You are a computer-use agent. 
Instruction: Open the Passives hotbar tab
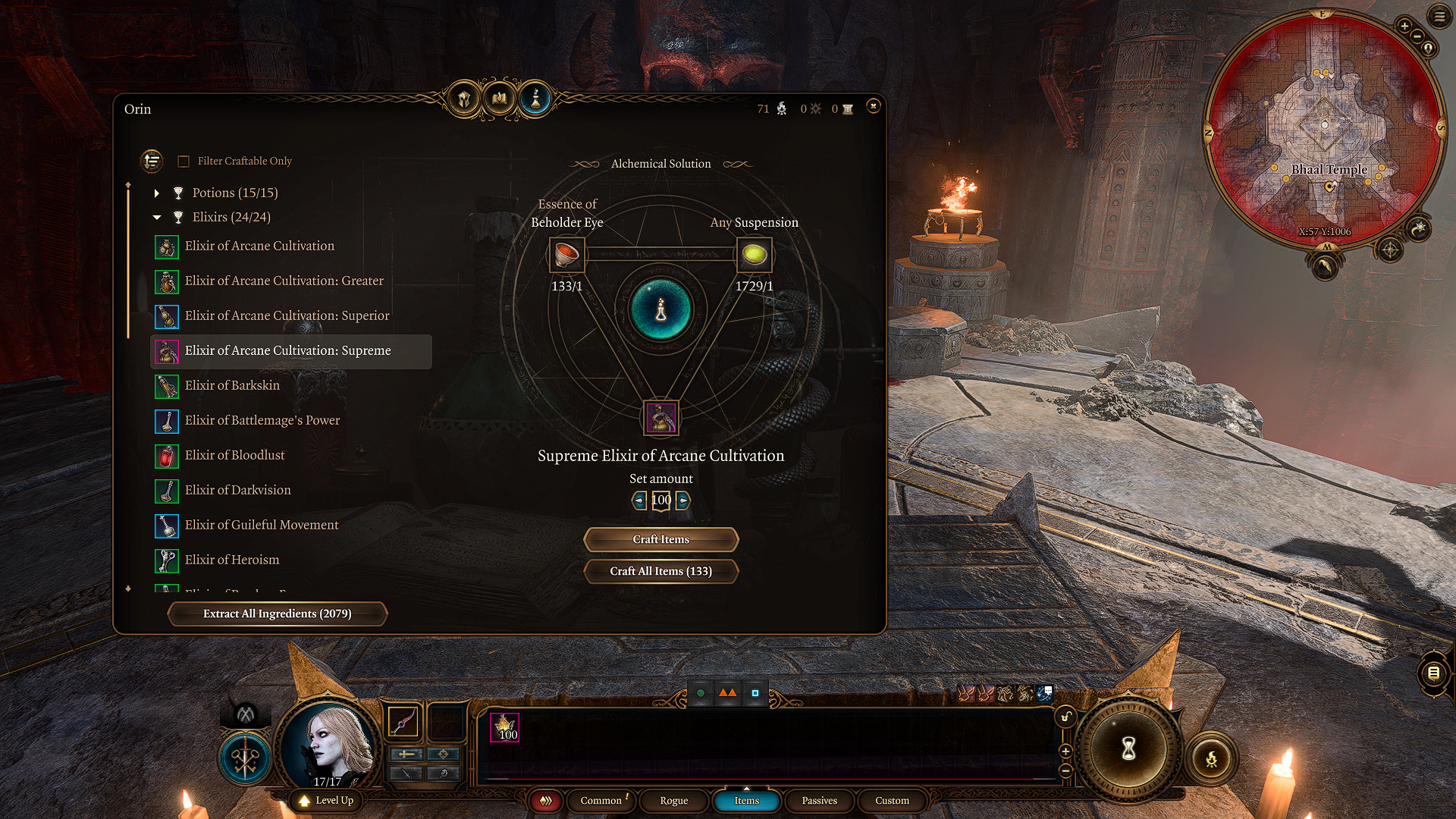click(819, 801)
